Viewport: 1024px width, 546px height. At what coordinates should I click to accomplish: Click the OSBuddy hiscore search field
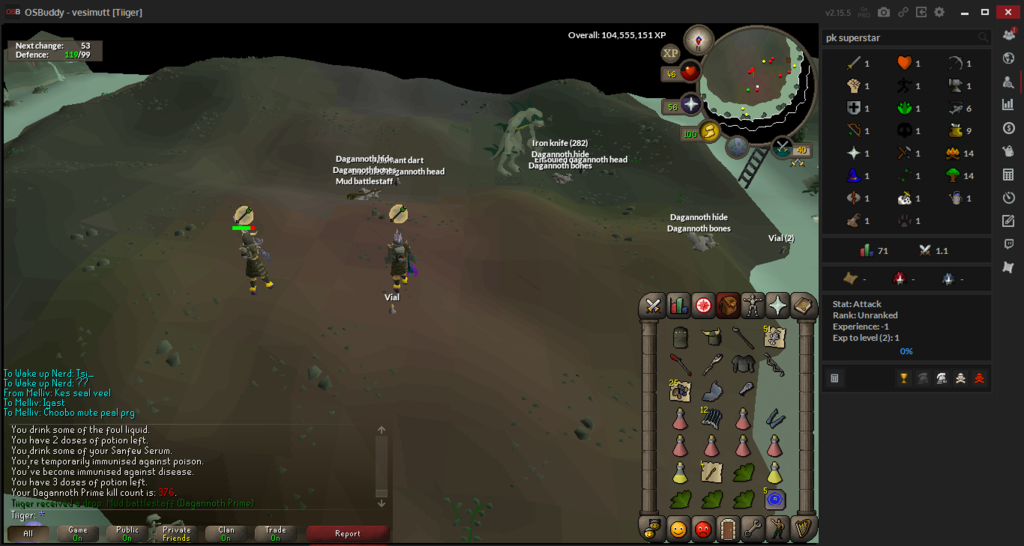click(x=900, y=38)
